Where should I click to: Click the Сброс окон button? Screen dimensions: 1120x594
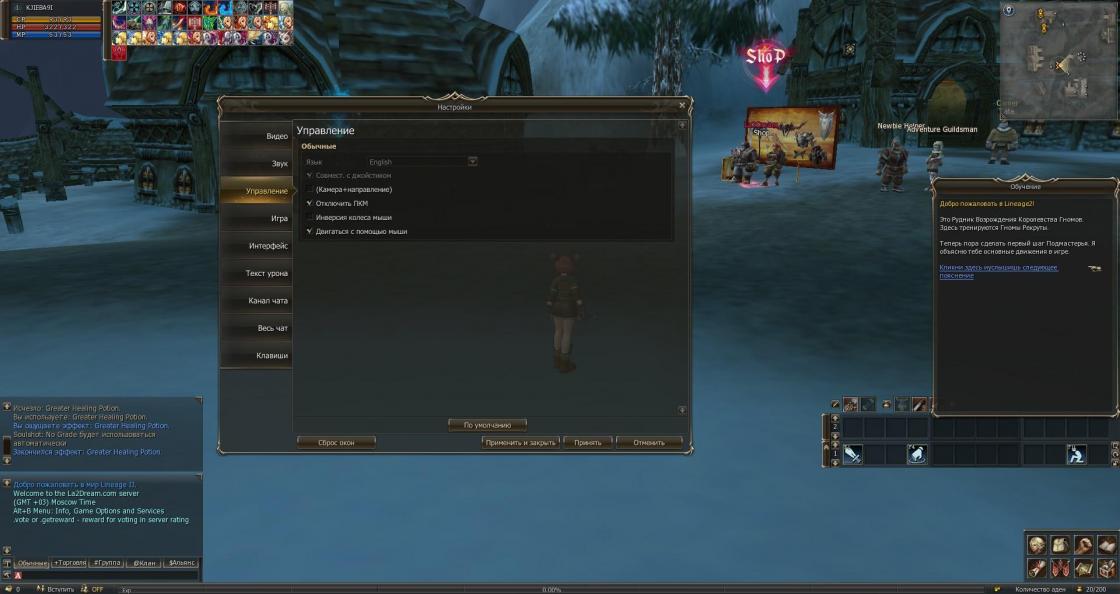click(337, 442)
